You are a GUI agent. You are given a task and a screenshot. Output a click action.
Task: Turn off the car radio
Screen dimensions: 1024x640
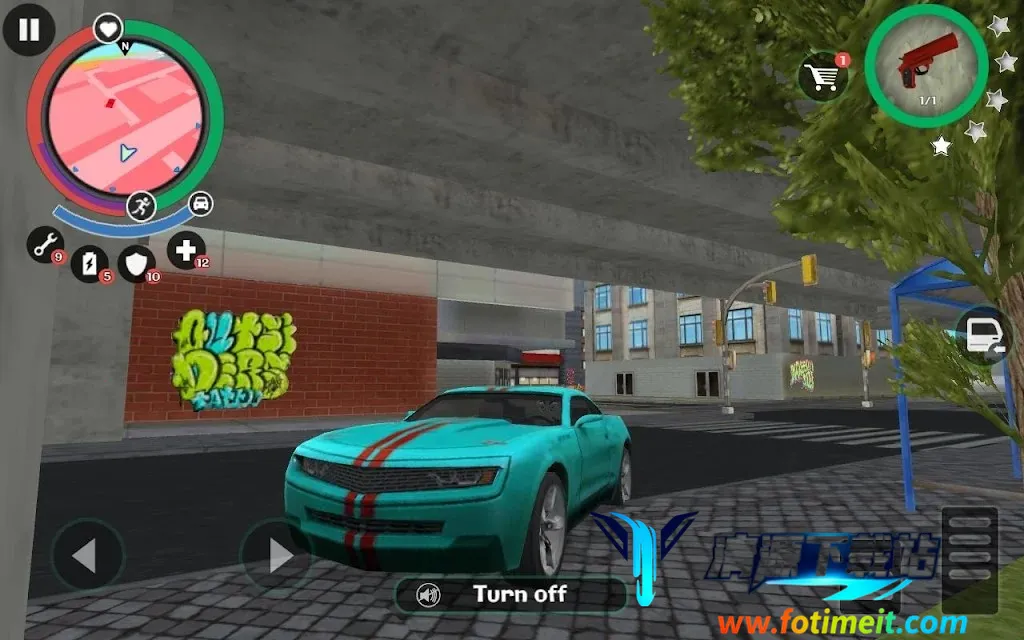click(x=510, y=595)
